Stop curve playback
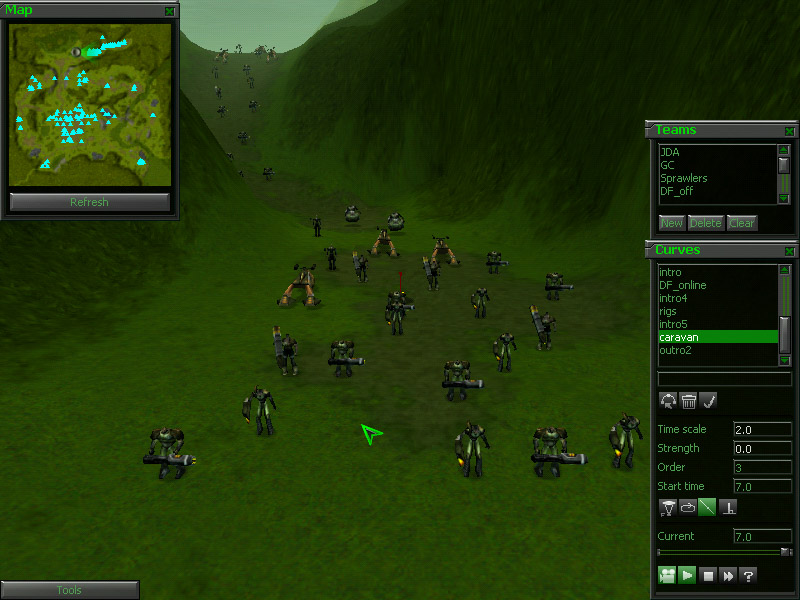The width and height of the screenshot is (800, 600). pyautogui.click(x=707, y=575)
